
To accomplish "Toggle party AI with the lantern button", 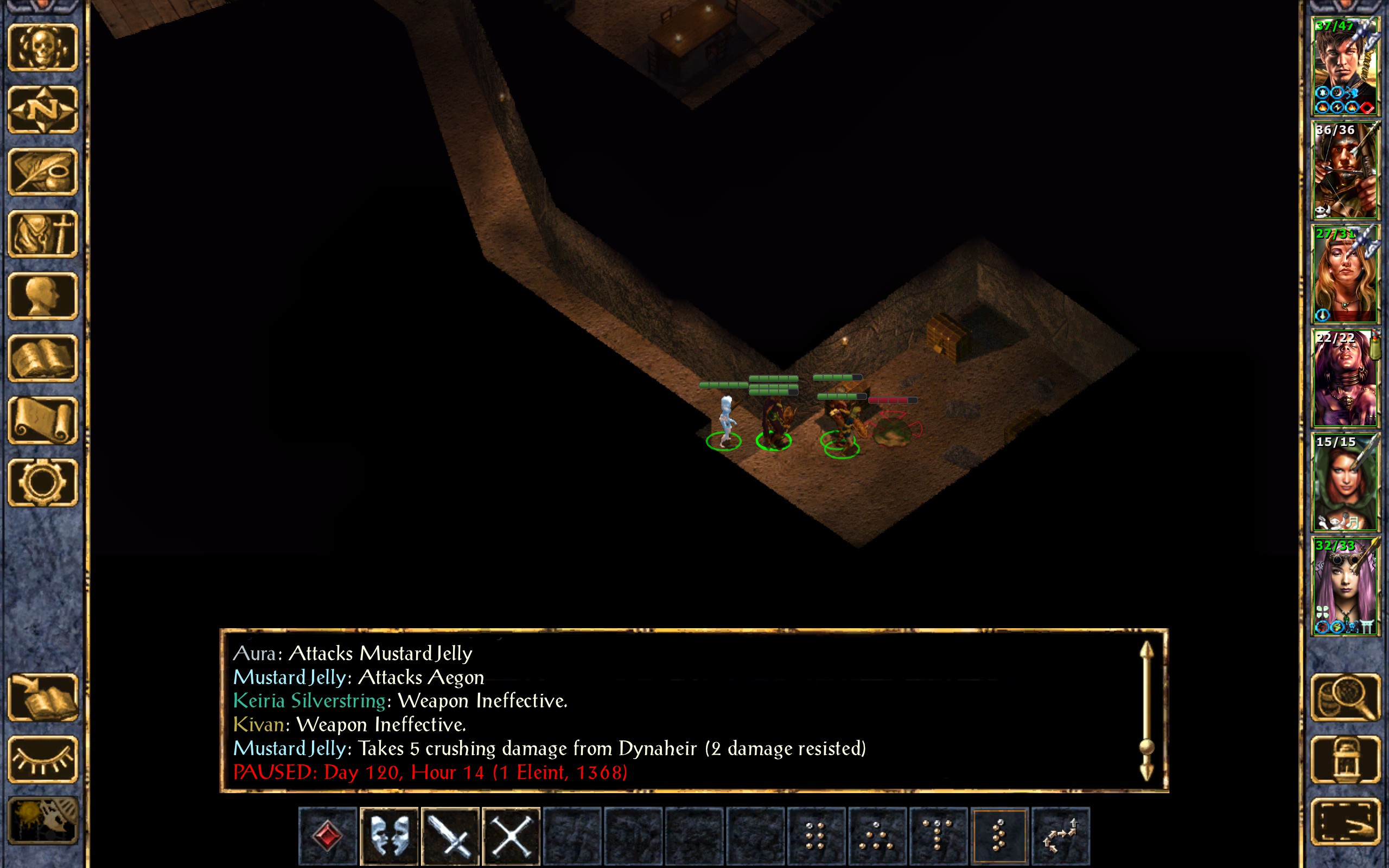I will pos(1345,759).
